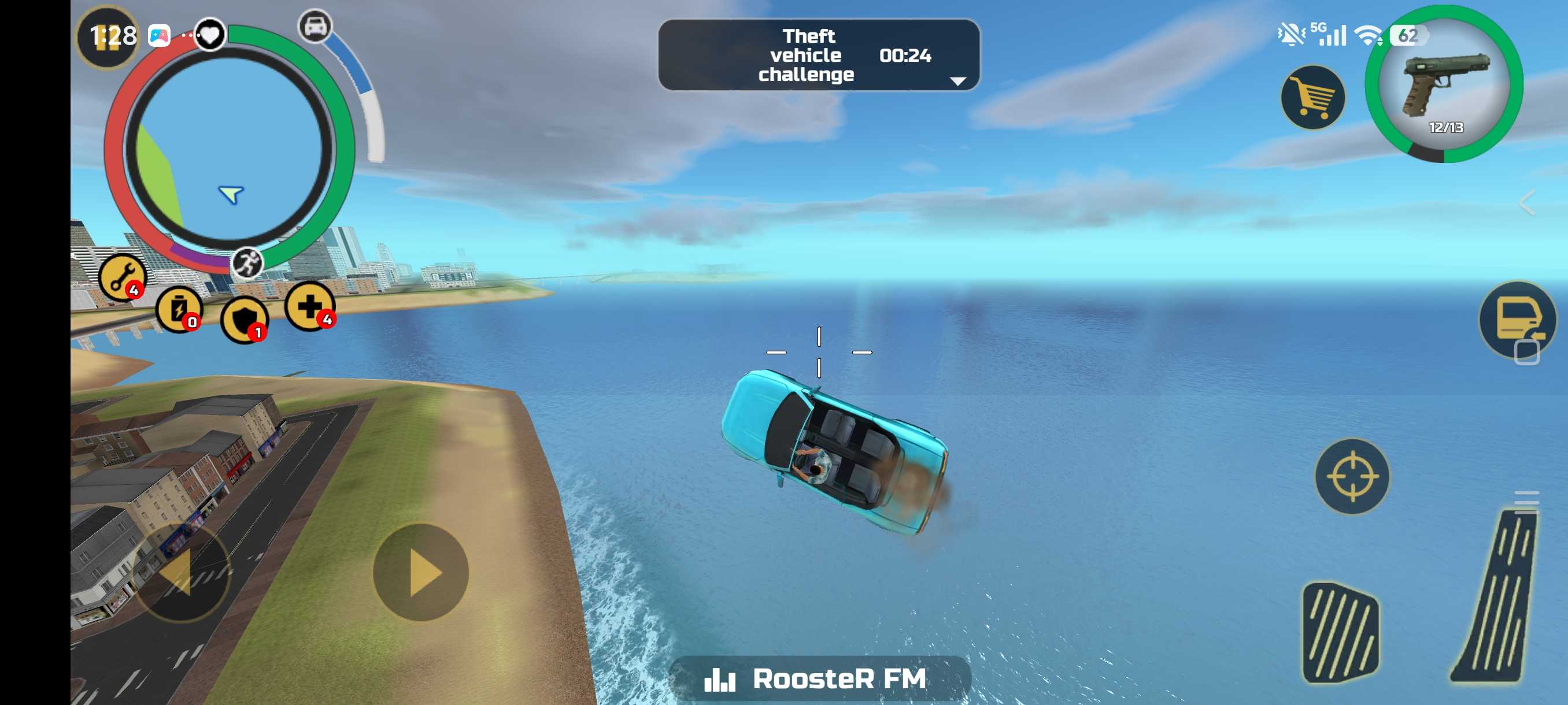Tap the pistol weapon selector
This screenshot has width=1568, height=705.
pos(1444,84)
